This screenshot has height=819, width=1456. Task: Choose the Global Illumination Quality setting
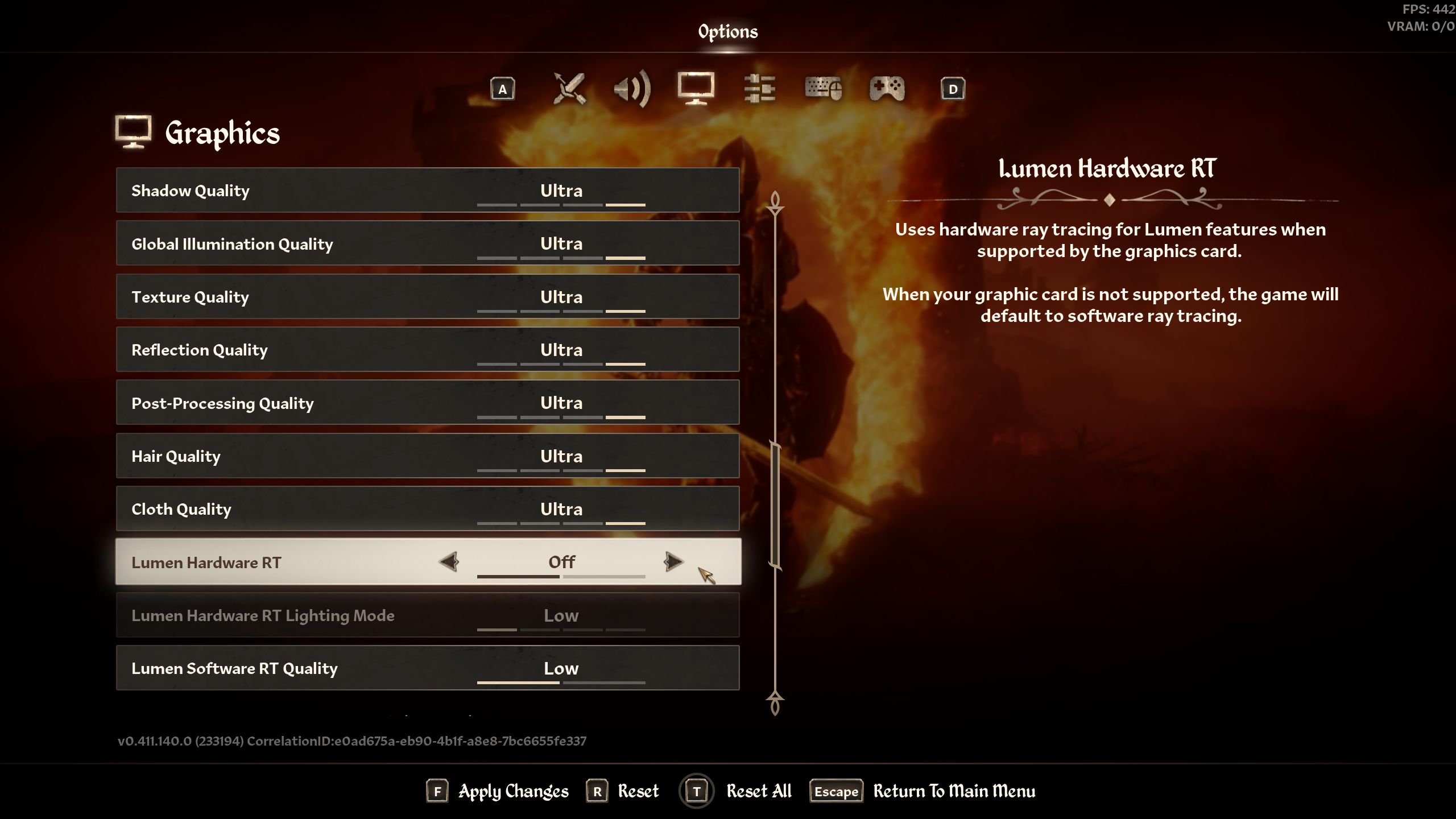(x=427, y=243)
